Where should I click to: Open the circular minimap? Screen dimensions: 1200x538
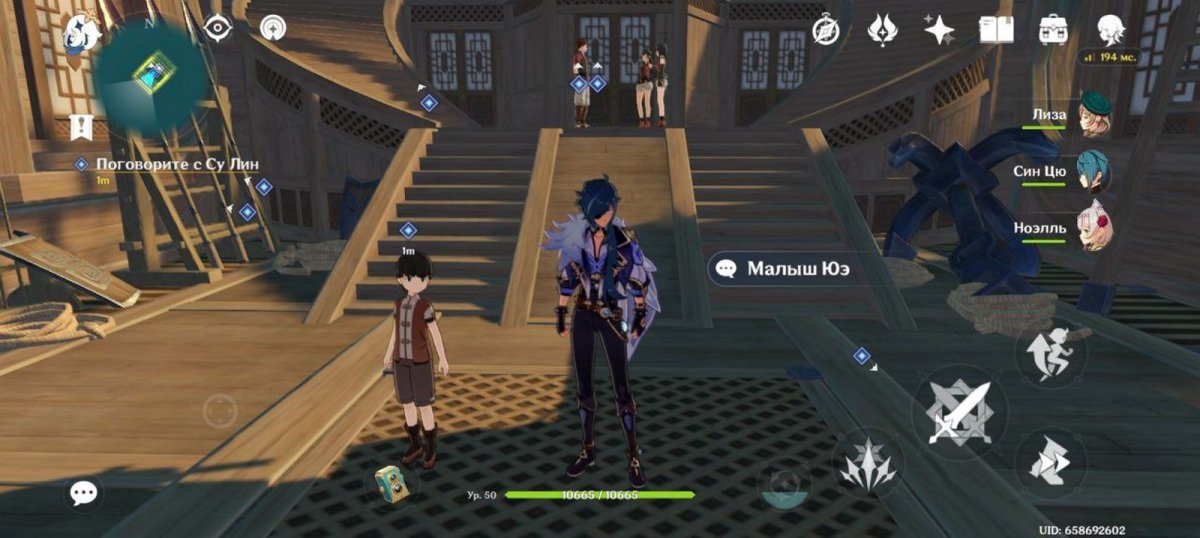[152, 73]
